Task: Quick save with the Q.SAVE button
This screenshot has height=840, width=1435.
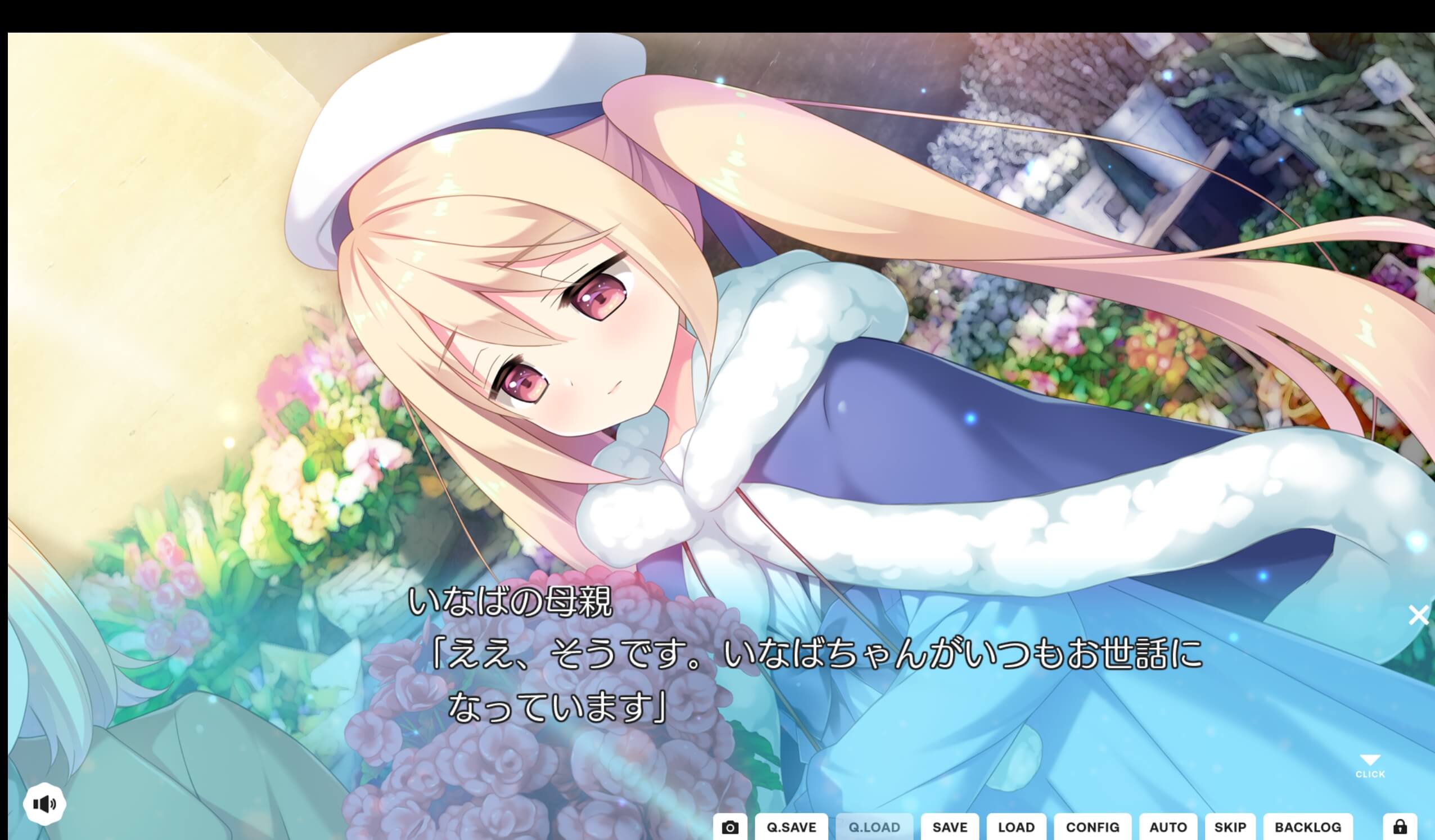Action: click(792, 827)
